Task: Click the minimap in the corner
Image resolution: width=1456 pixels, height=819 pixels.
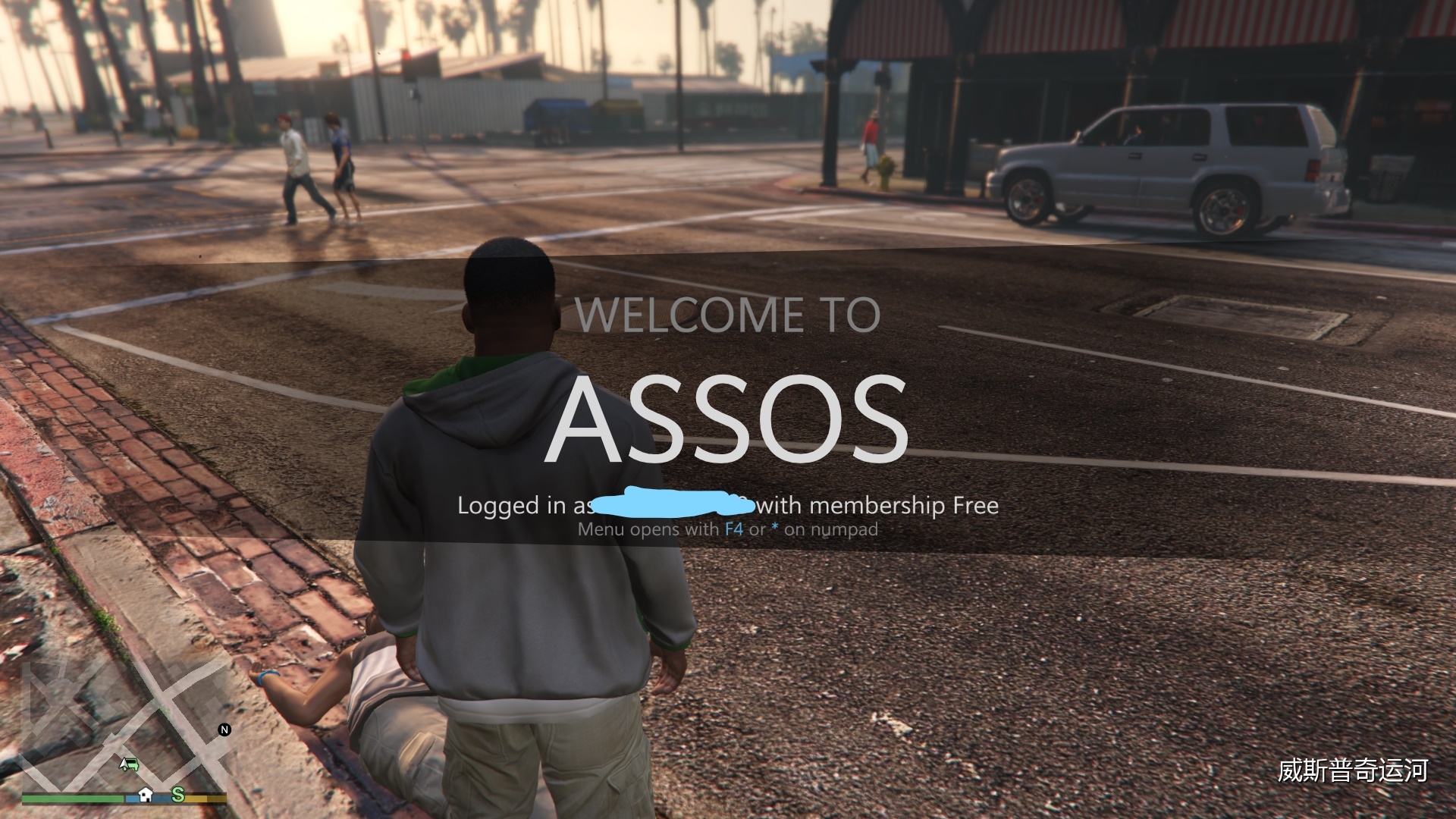Action: pos(125,728)
